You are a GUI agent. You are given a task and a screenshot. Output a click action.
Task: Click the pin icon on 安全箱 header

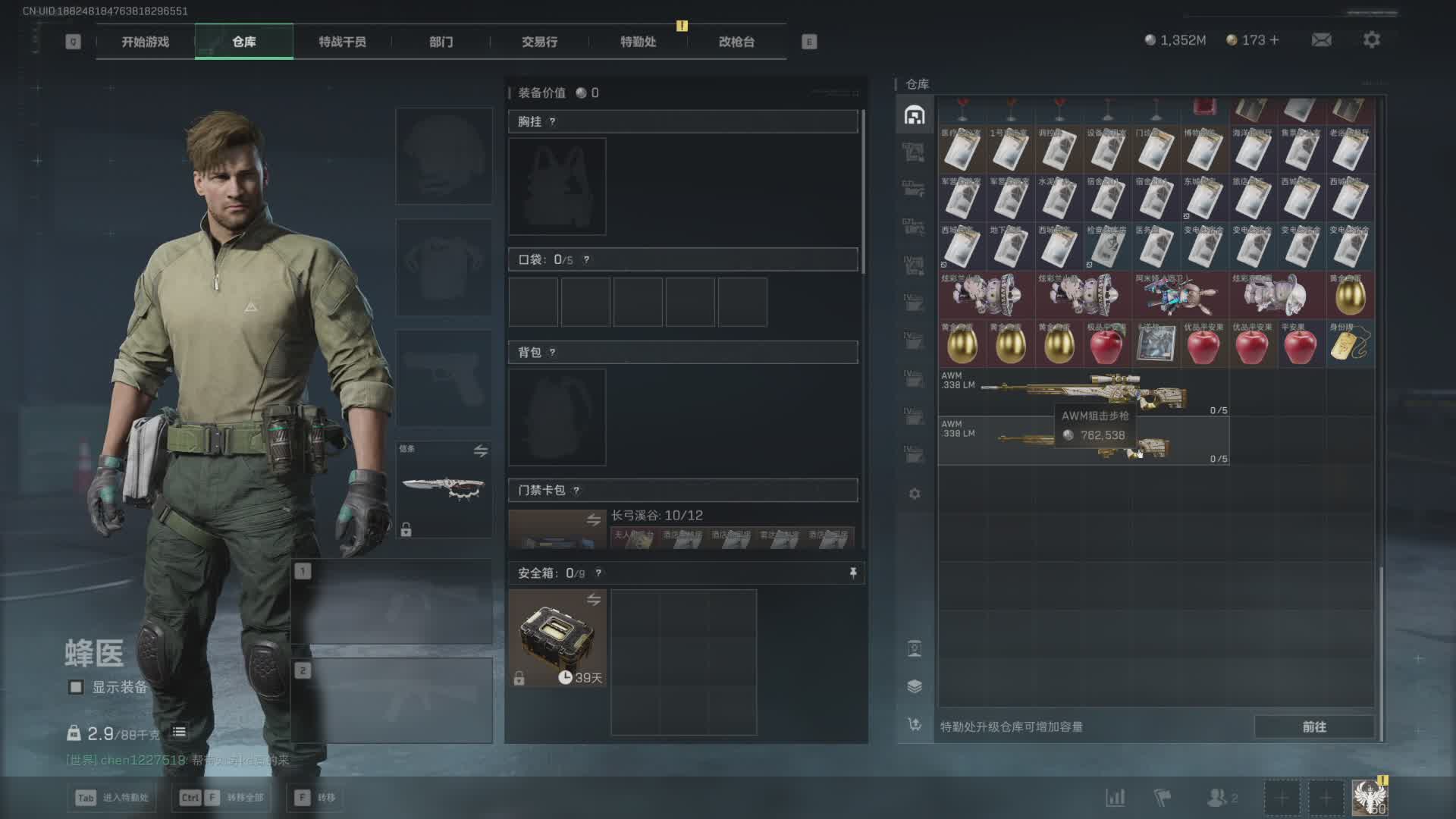[x=853, y=573]
